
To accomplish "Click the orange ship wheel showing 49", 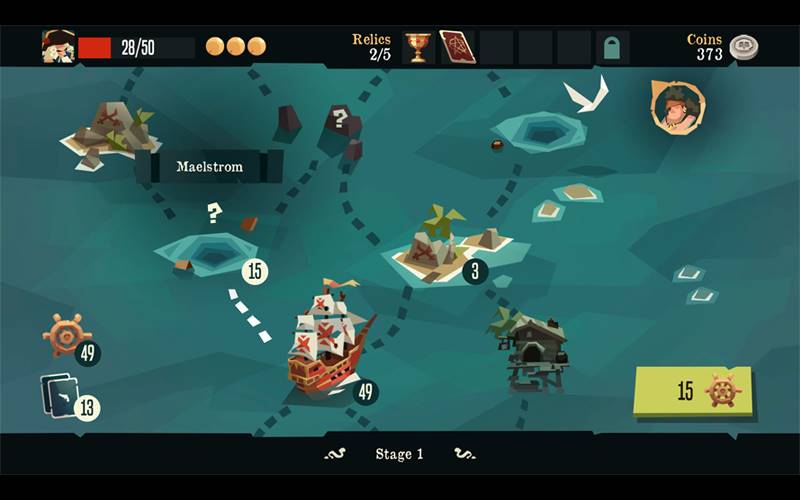I will coord(67,335).
